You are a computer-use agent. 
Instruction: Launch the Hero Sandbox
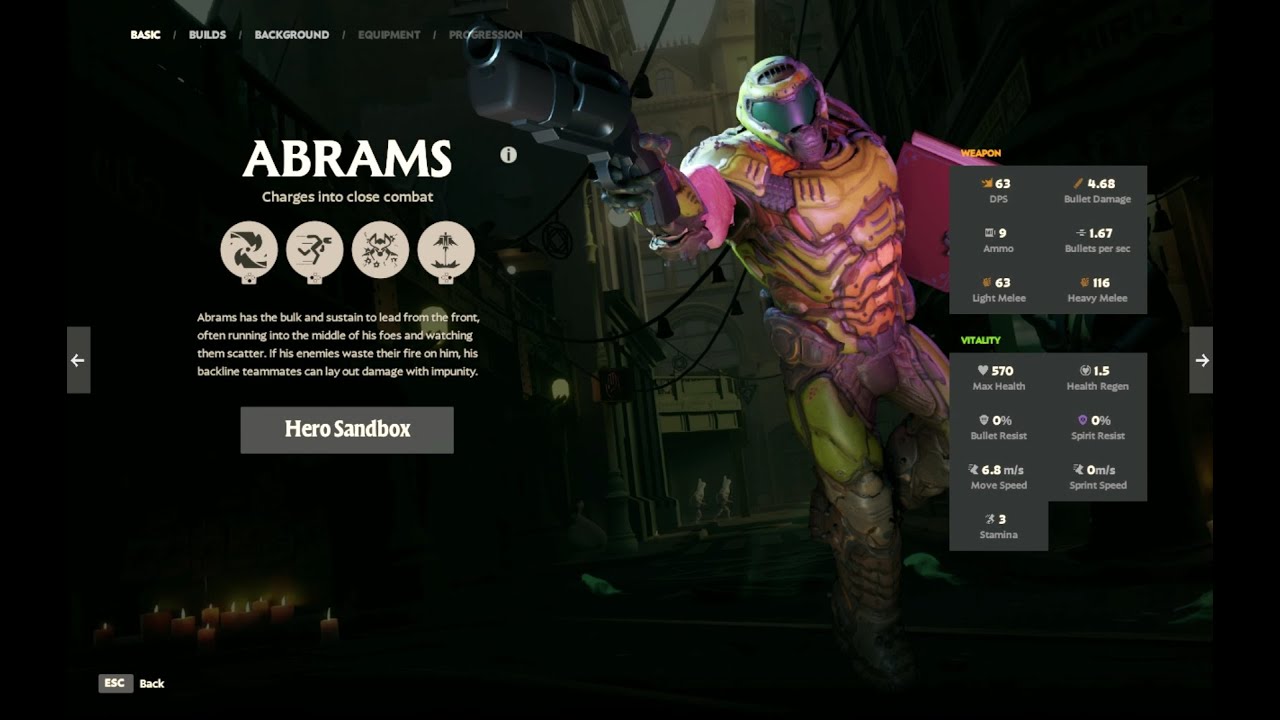point(347,429)
